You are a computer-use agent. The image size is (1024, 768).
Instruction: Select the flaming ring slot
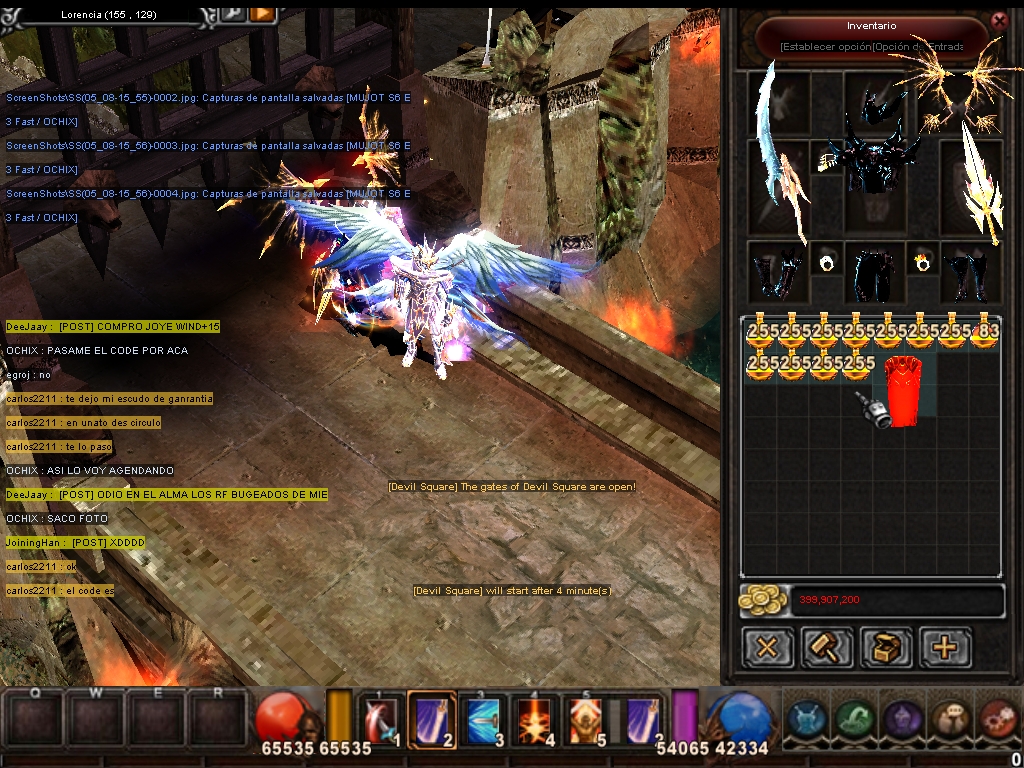pyautogui.click(x=922, y=263)
